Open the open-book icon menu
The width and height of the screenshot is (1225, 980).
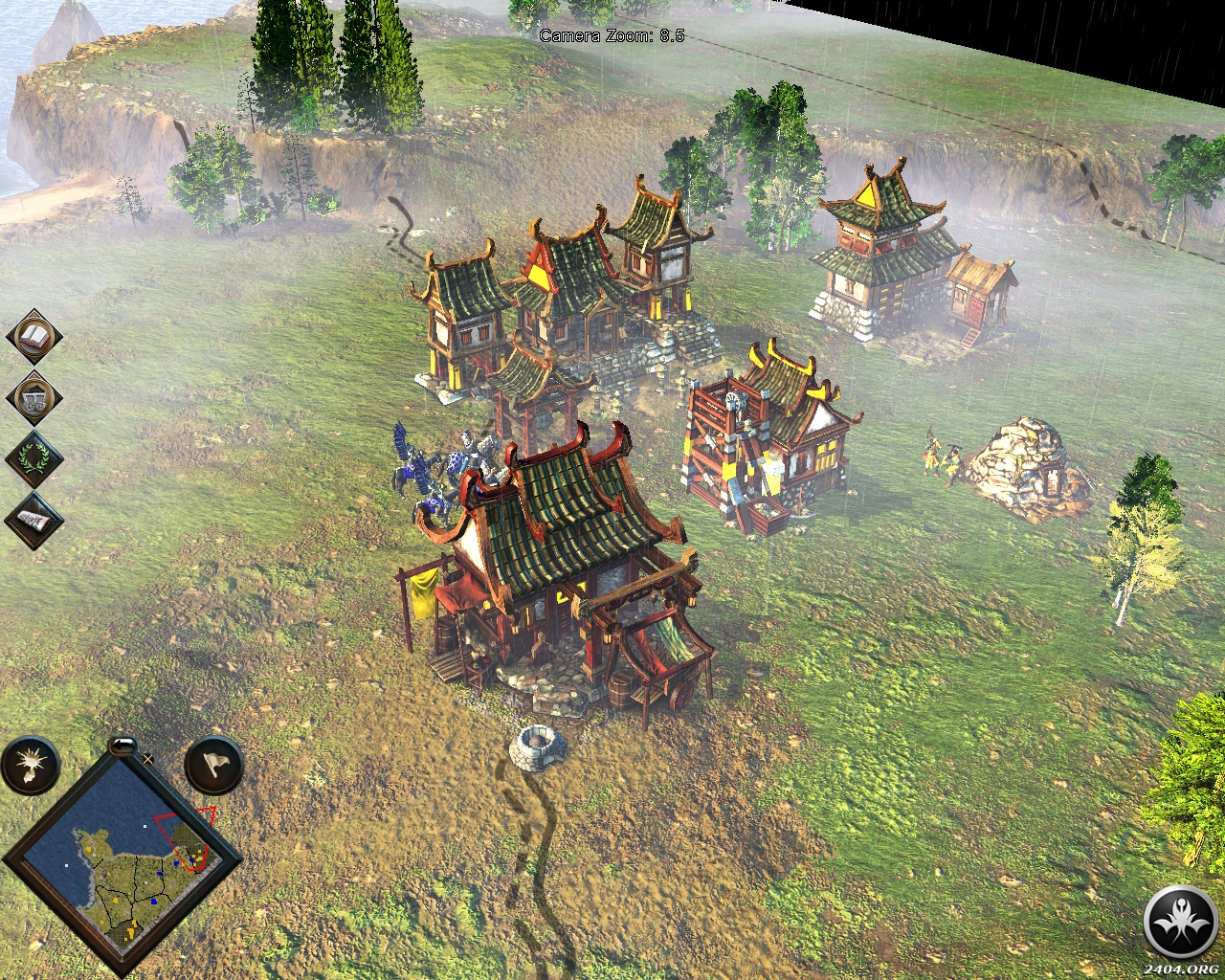34,336
